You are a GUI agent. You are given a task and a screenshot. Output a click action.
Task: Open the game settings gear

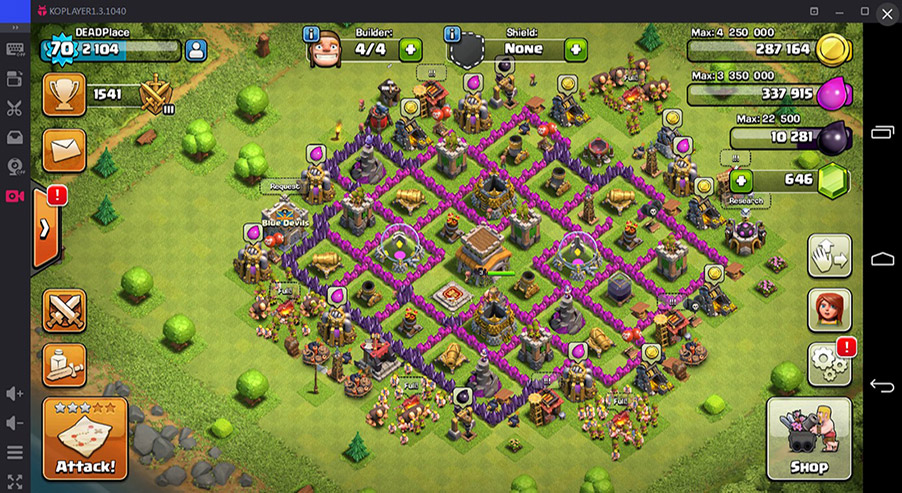pos(829,365)
